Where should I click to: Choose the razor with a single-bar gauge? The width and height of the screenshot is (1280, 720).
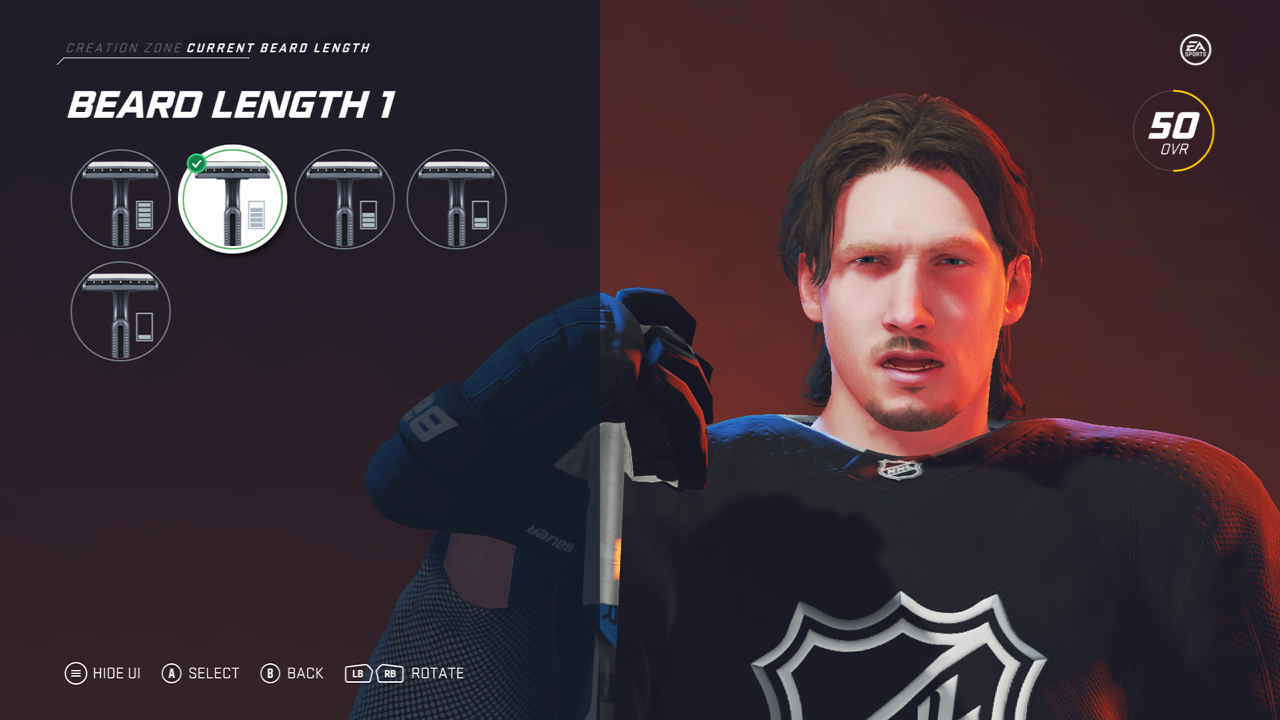(121, 311)
